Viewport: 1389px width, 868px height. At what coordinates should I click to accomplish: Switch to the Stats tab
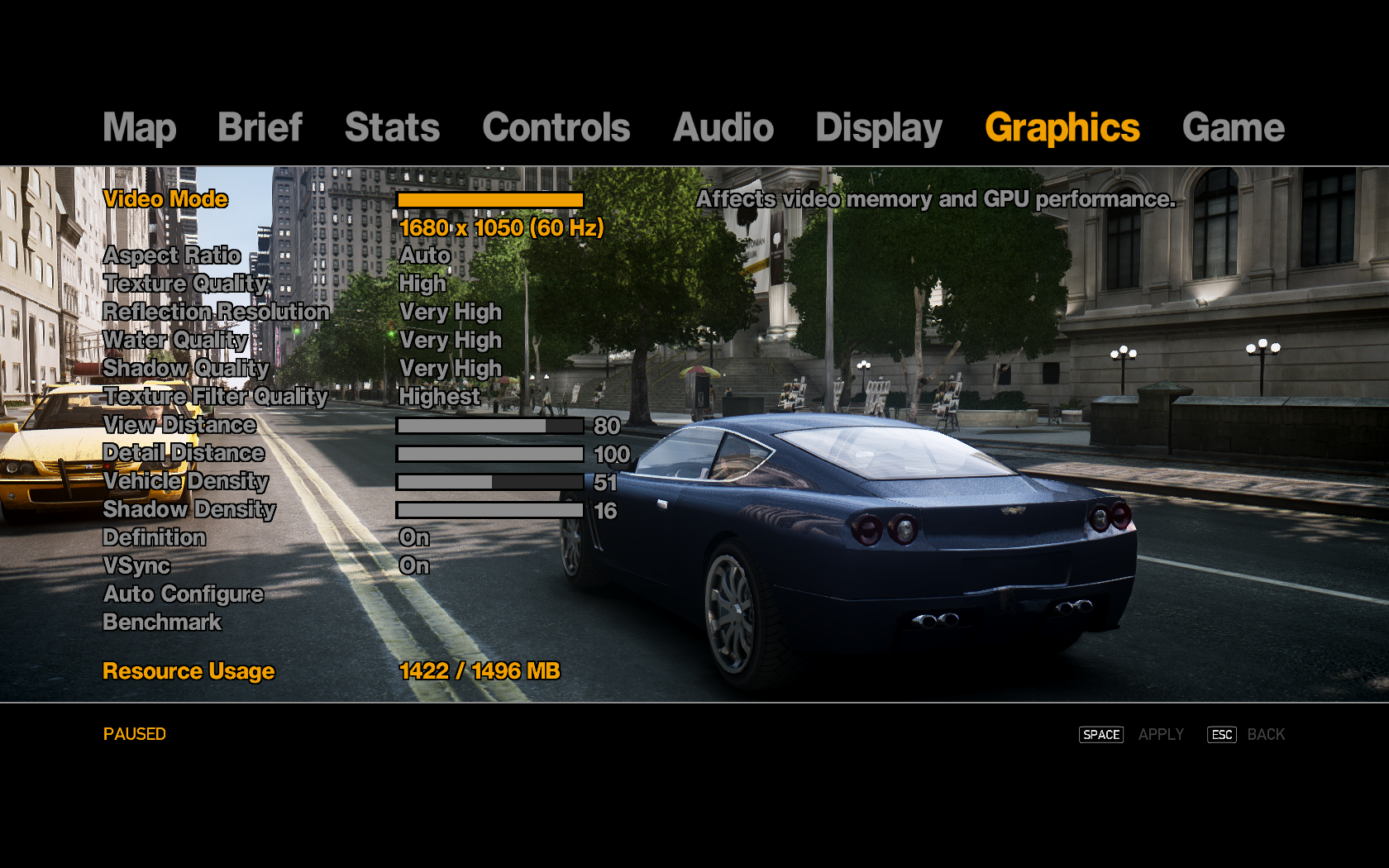(392, 128)
